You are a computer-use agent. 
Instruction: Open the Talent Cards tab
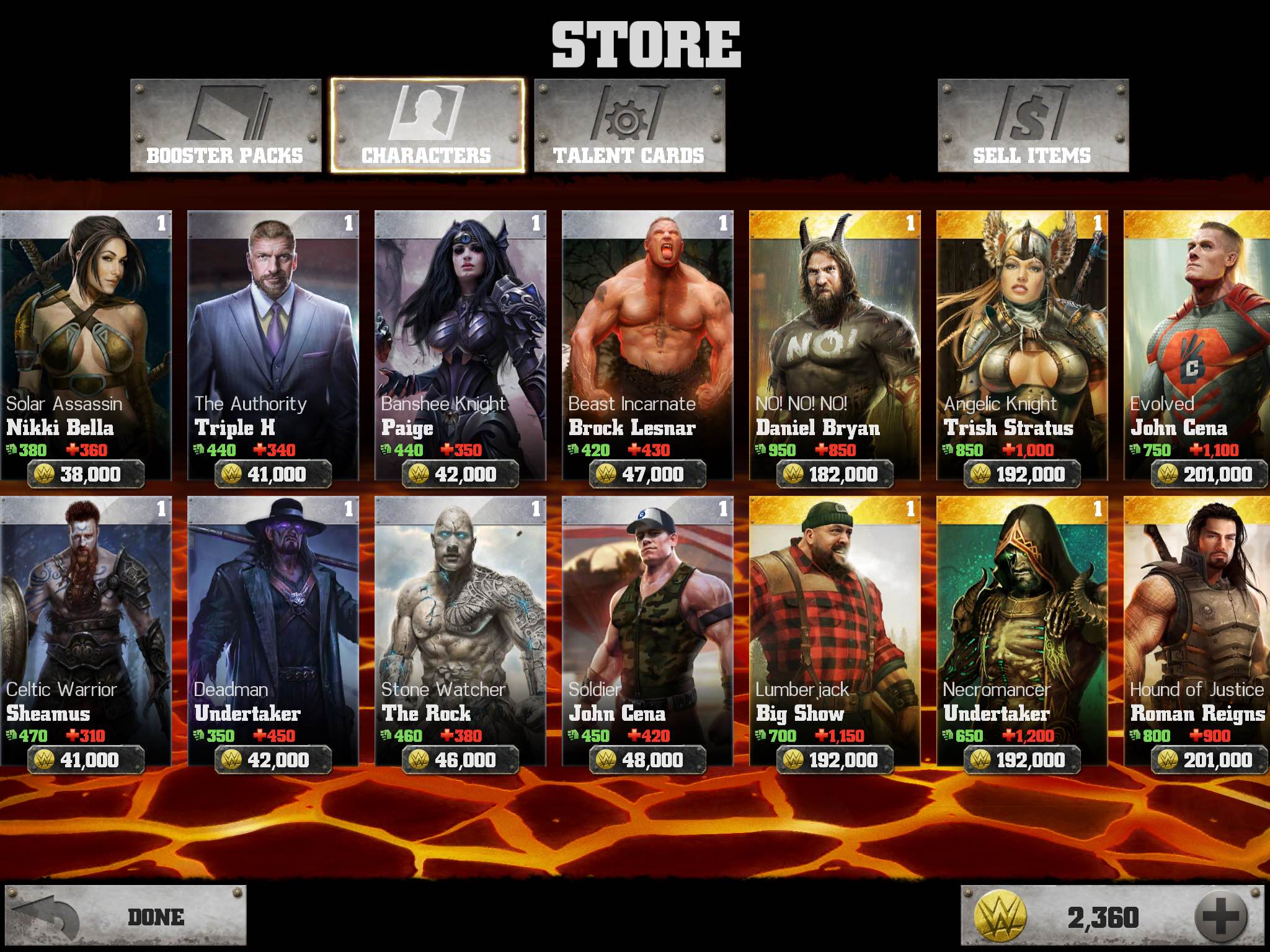(629, 126)
